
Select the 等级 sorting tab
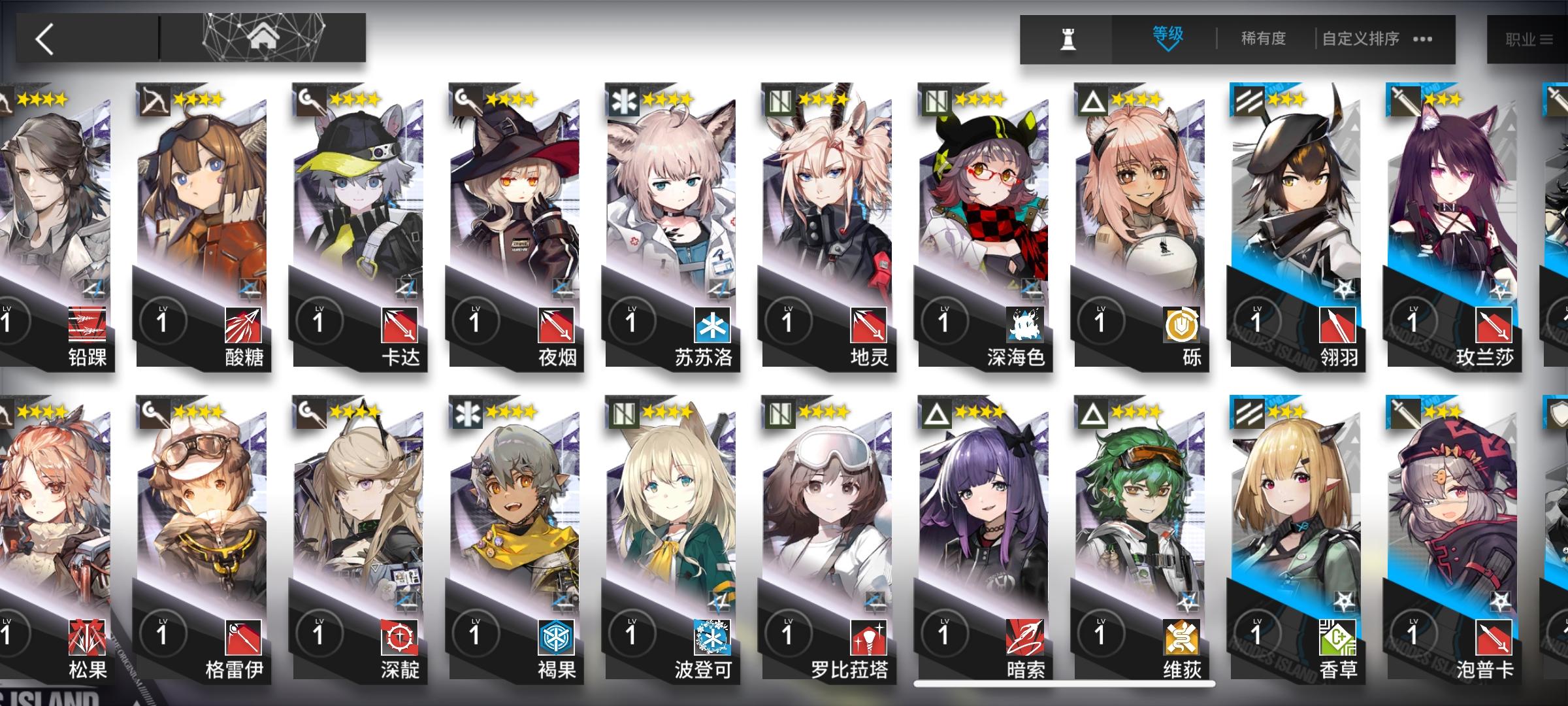point(1168,34)
